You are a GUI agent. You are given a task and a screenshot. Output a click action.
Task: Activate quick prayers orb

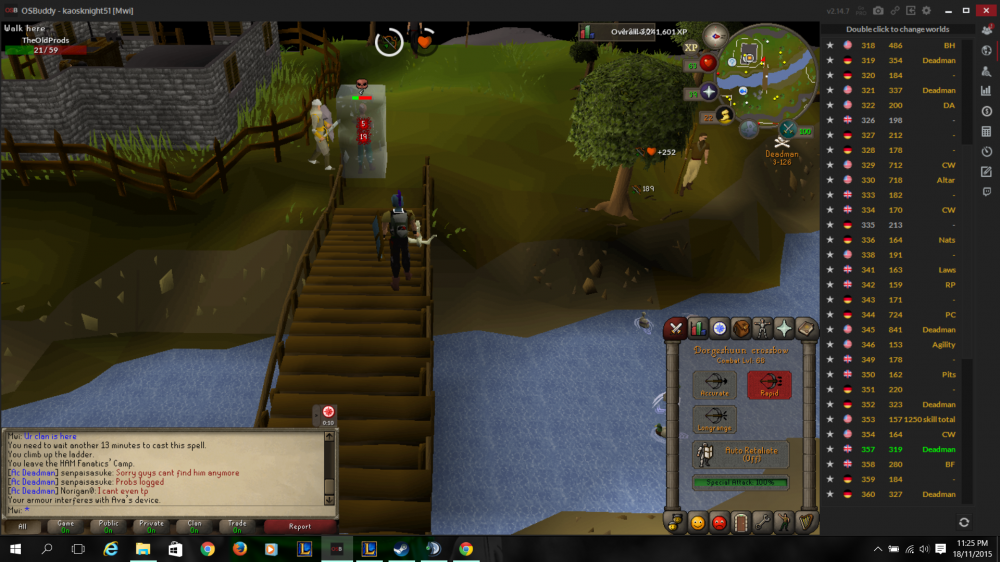[708, 93]
